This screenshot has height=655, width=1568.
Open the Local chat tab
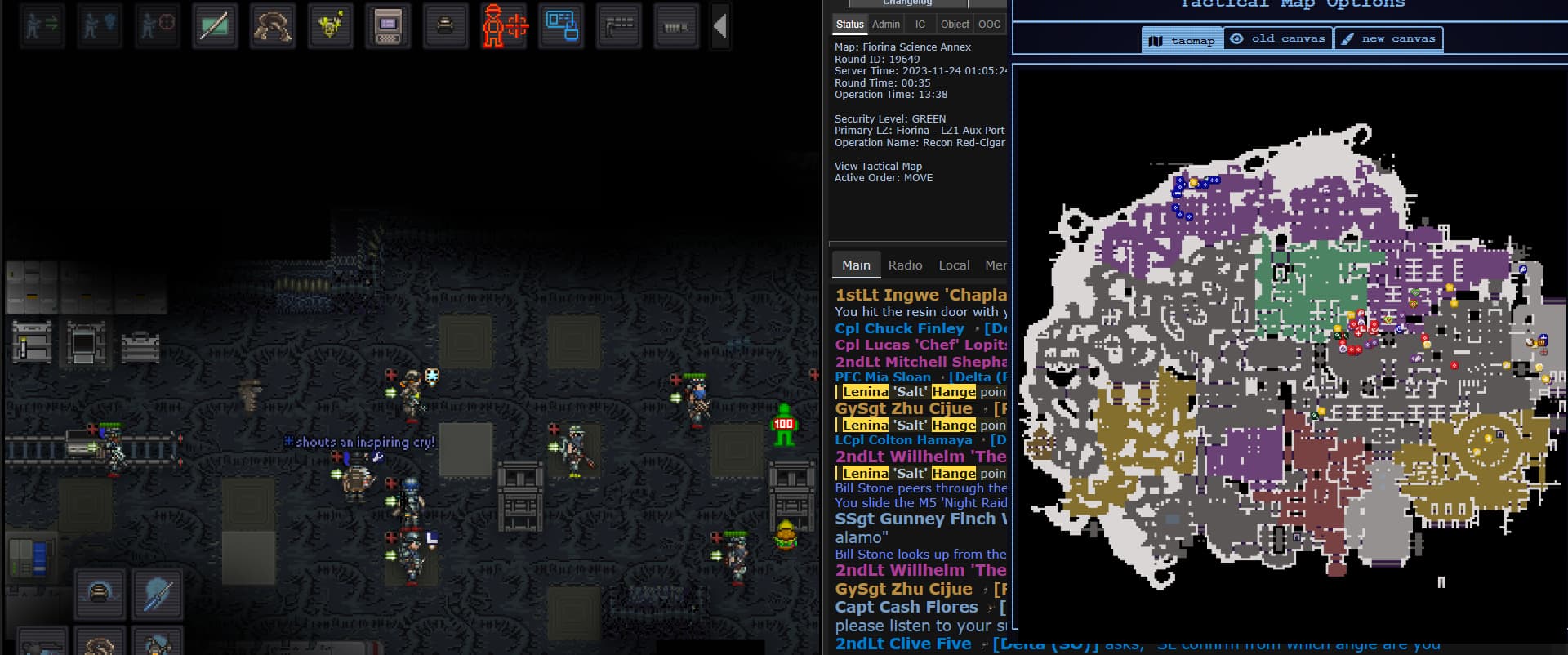954,265
